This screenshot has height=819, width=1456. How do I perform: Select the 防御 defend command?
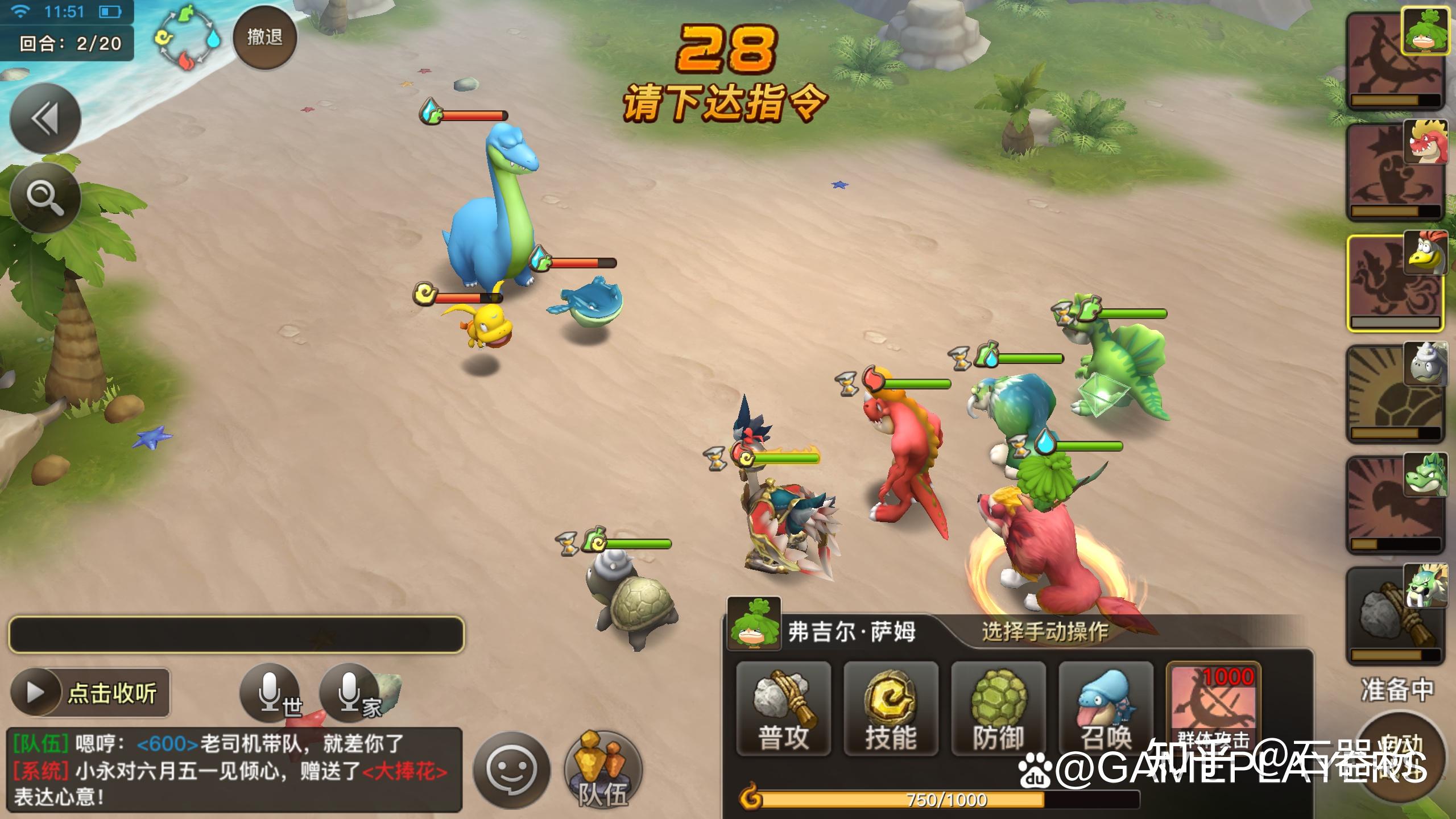click(x=998, y=708)
